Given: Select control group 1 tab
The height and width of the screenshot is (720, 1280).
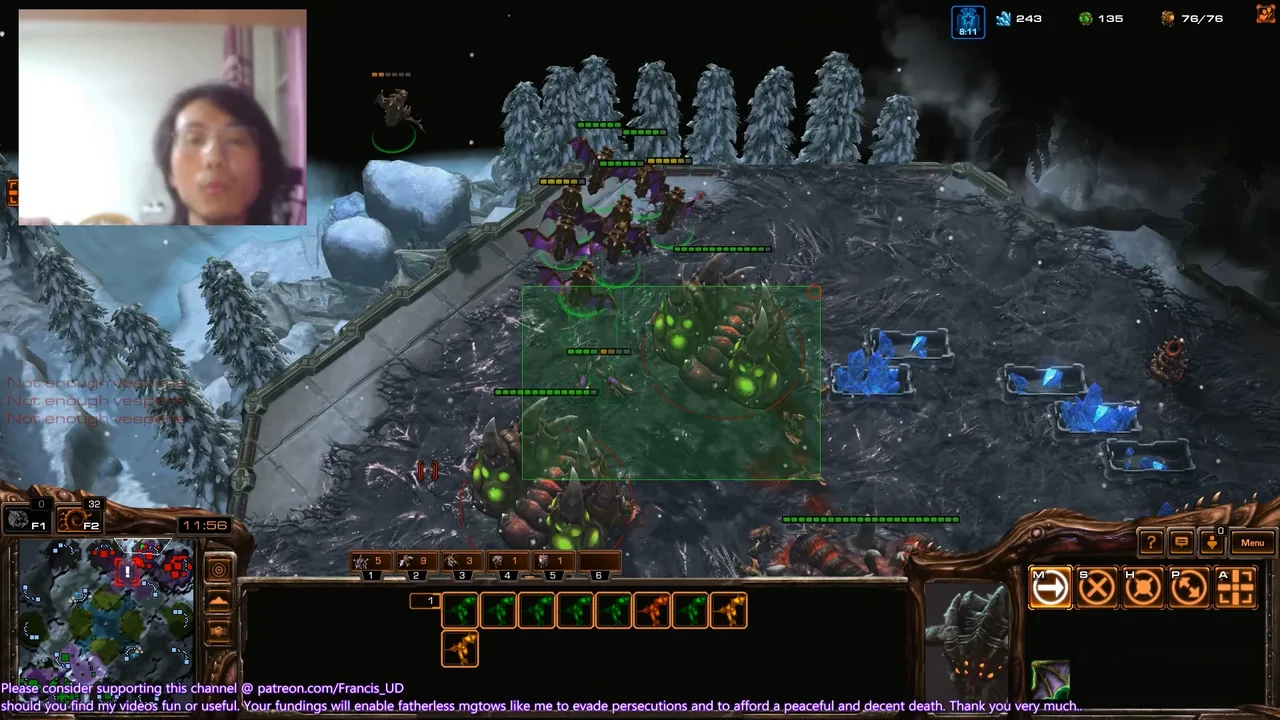Looking at the screenshot, I should (370, 563).
